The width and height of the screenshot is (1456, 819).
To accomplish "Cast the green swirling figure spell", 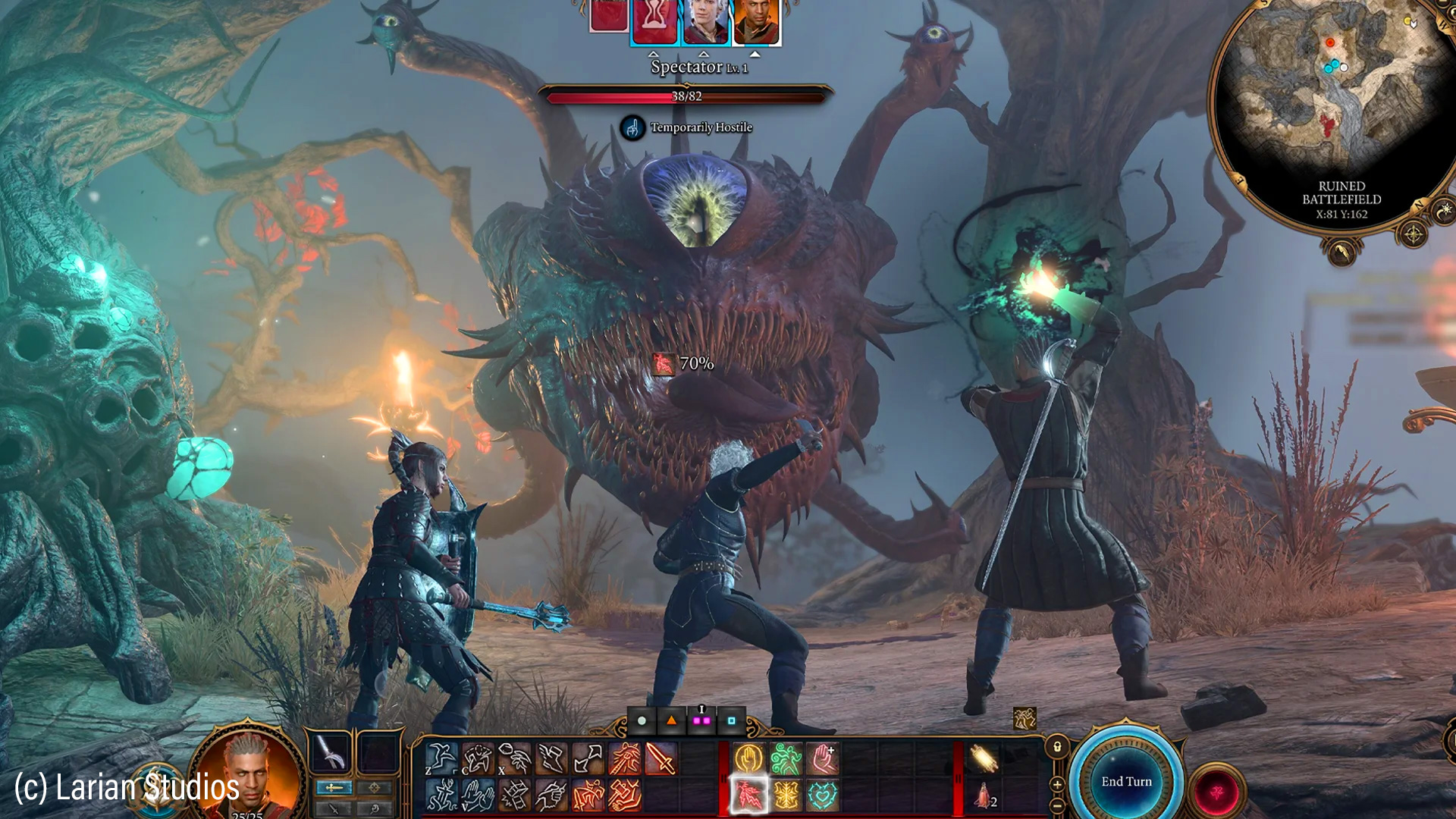I will pos(786,758).
